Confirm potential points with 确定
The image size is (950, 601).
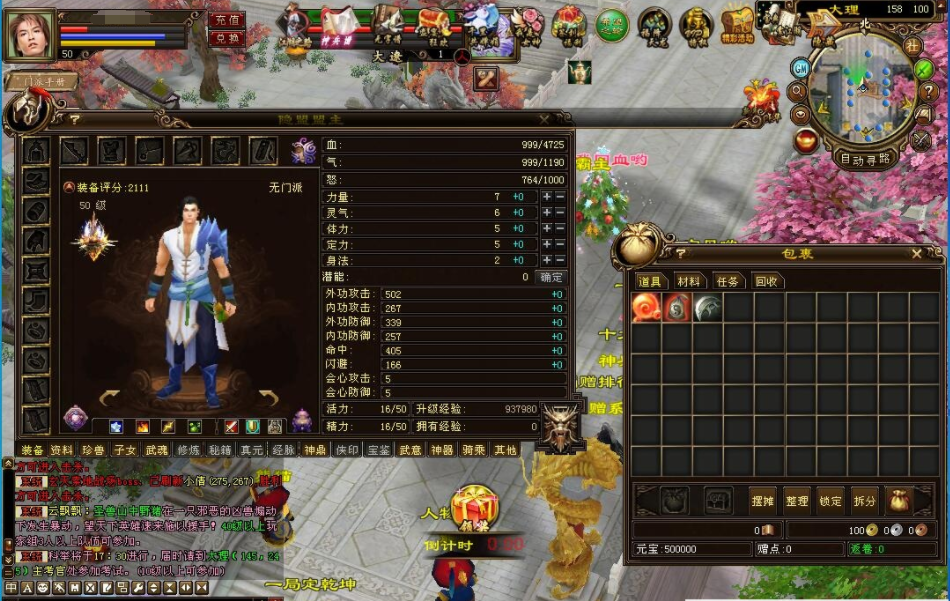[551, 277]
